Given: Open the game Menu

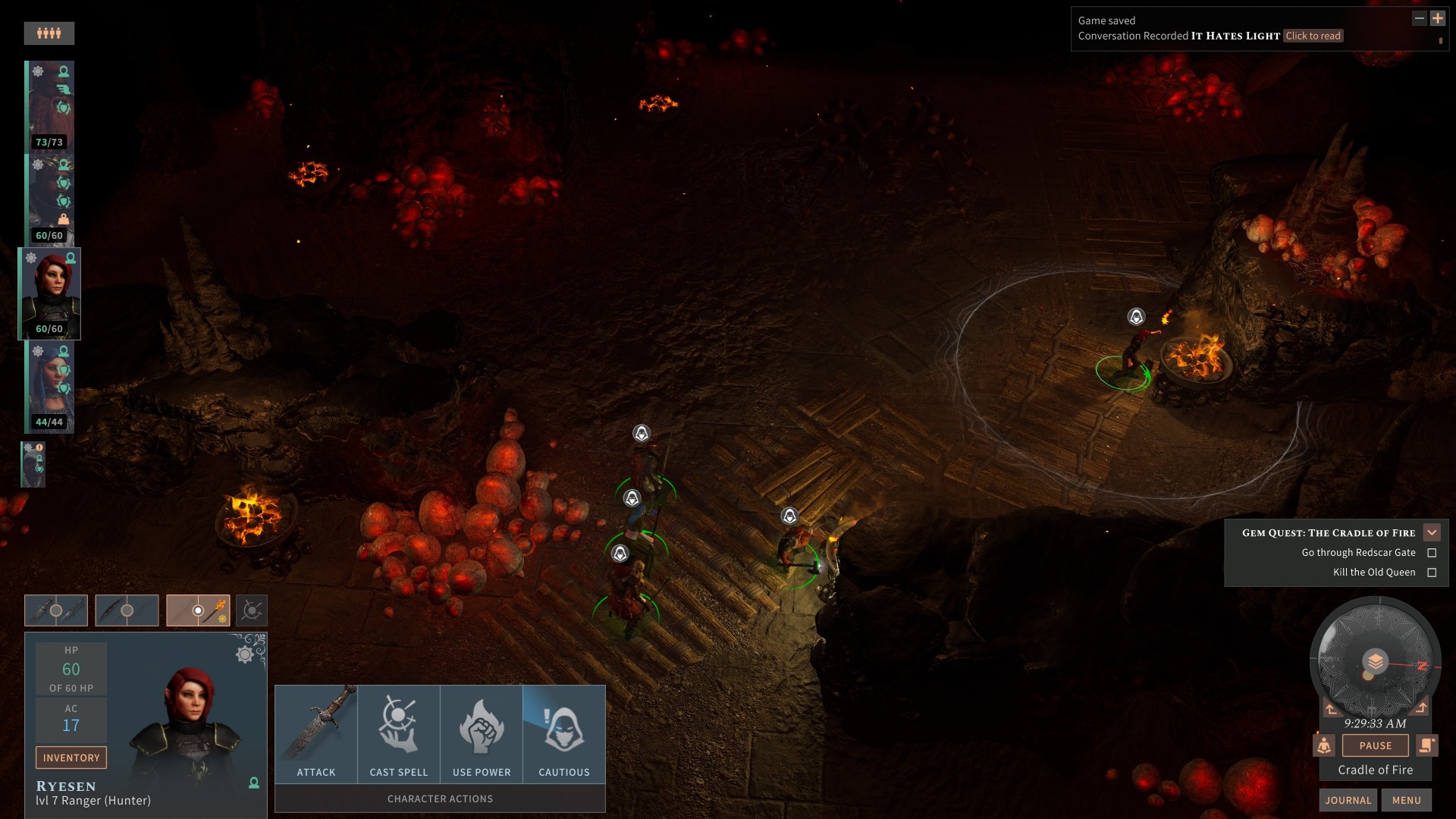Looking at the screenshot, I should point(1406,800).
